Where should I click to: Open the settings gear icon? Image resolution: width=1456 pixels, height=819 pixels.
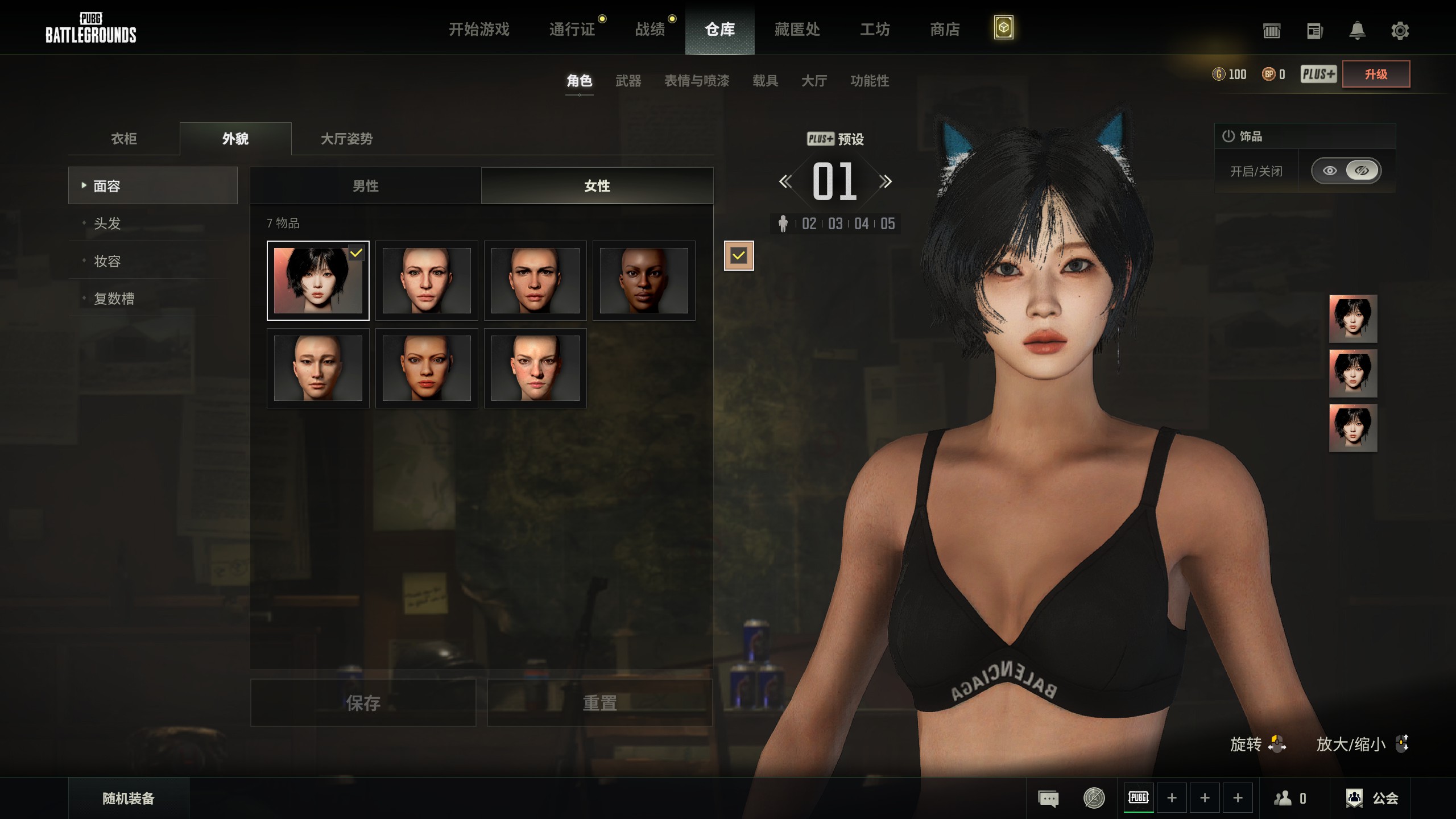tap(1400, 31)
